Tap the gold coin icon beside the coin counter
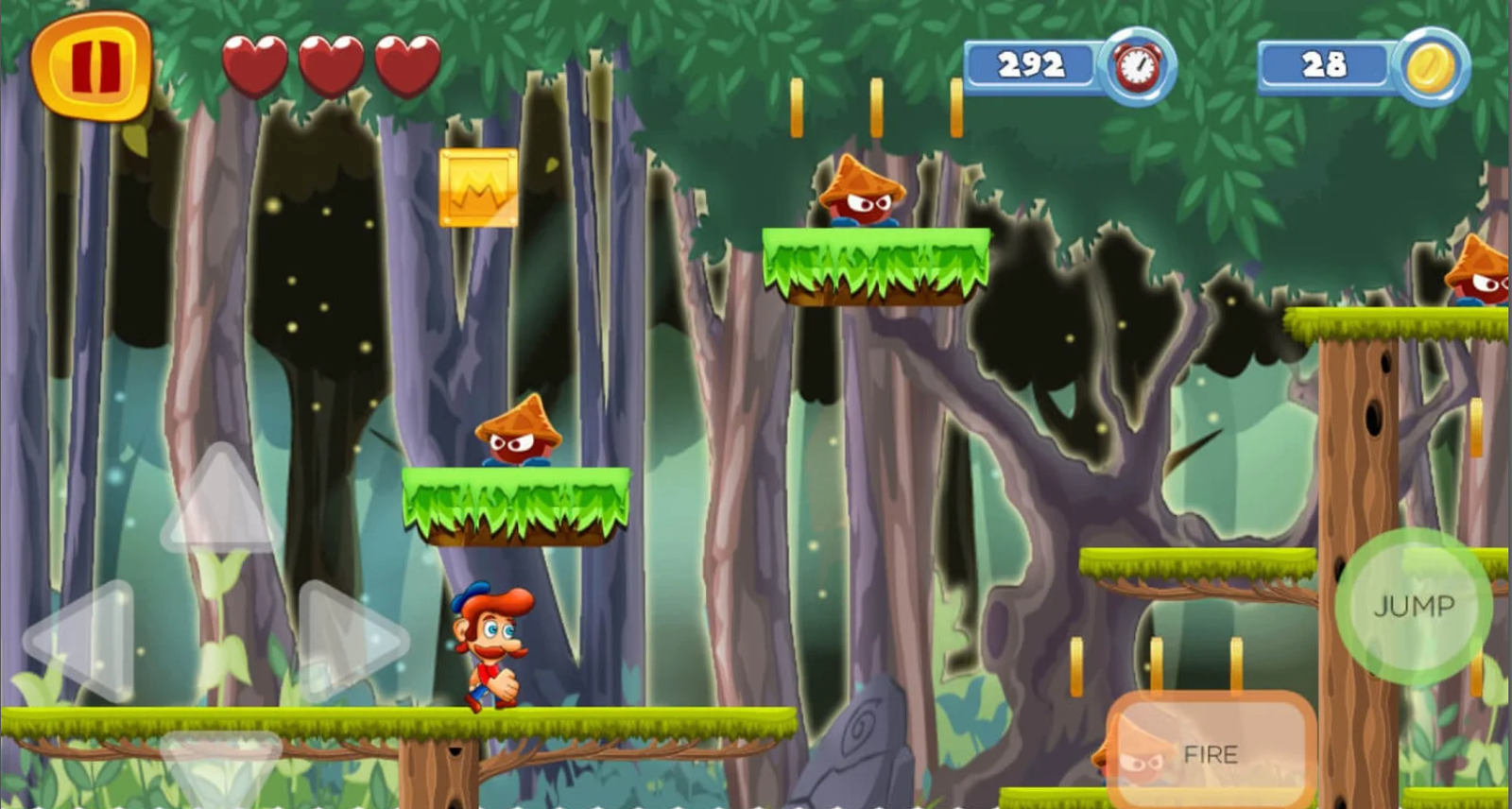 click(1433, 65)
